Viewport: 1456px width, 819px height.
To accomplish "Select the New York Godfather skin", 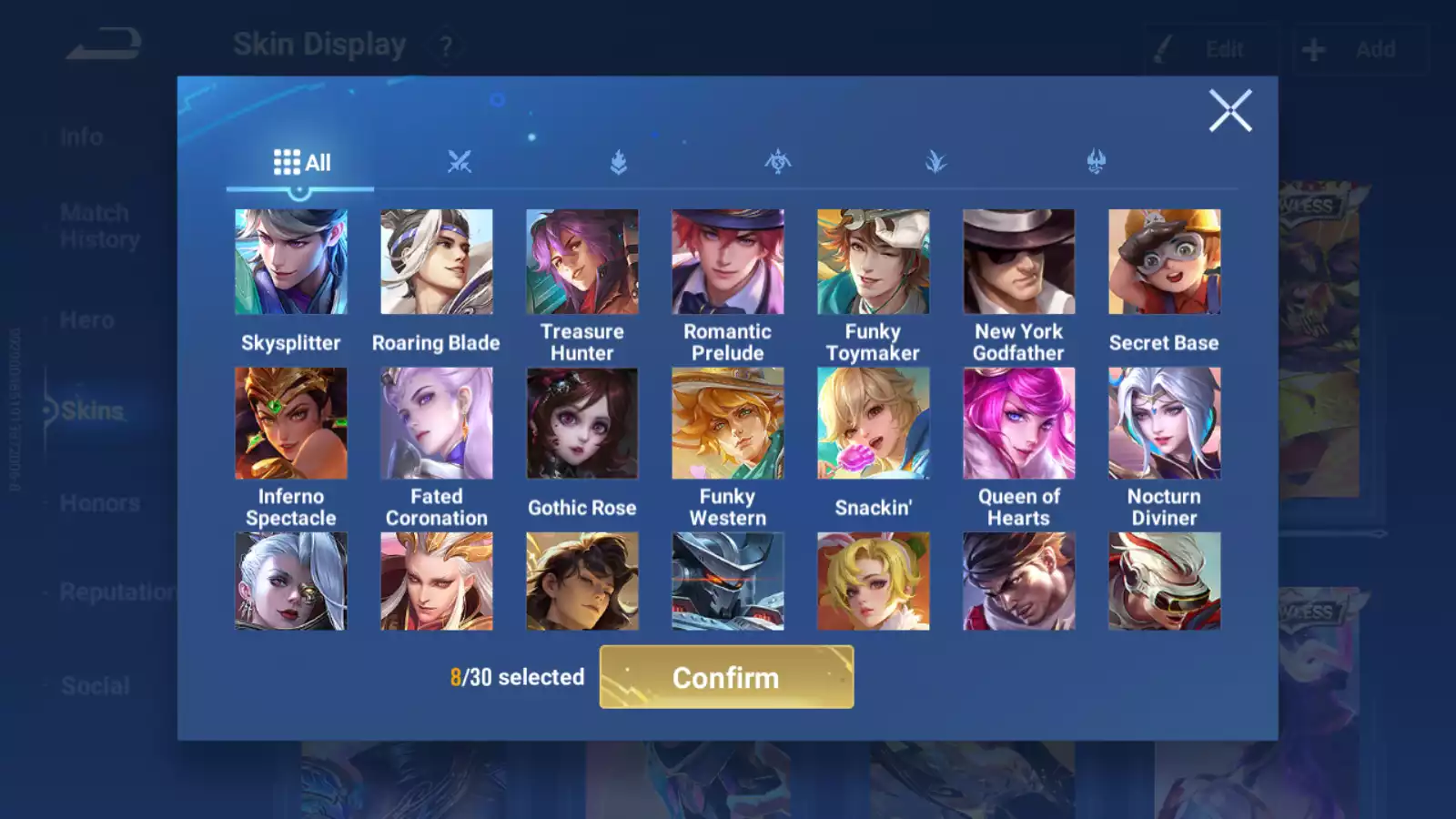I will pos(1019,262).
